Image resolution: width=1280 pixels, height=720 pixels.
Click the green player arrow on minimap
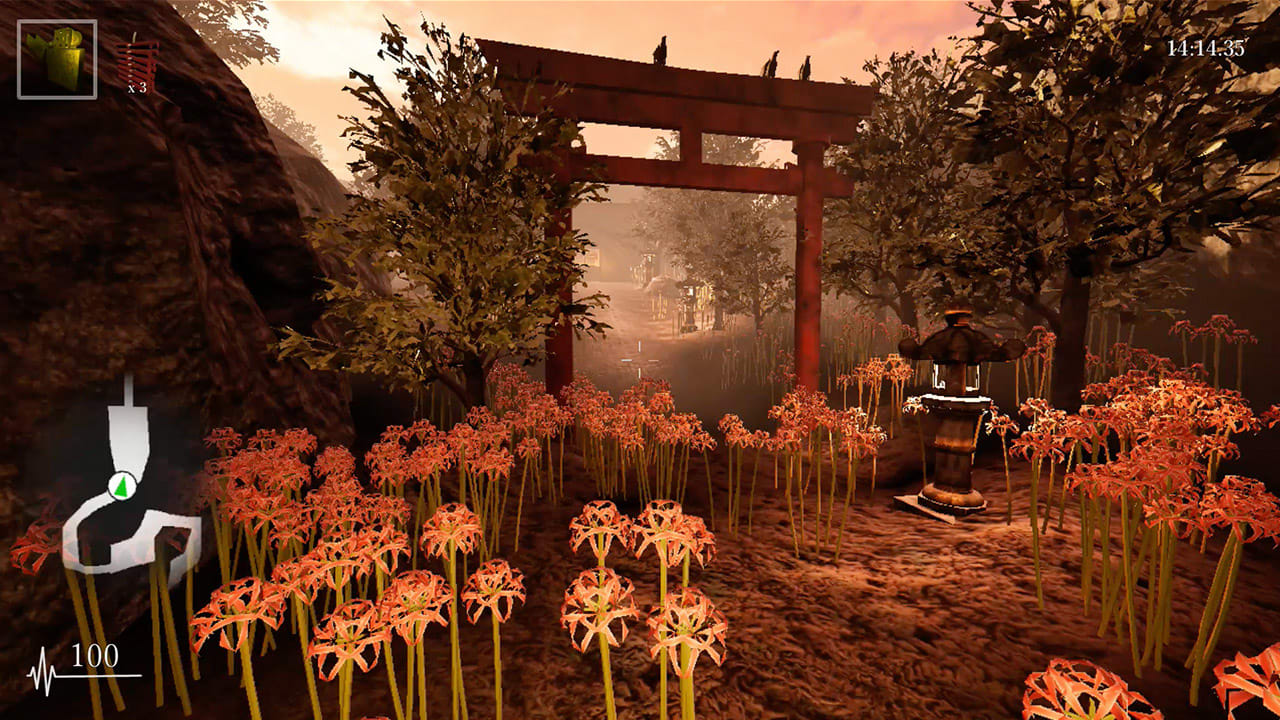pyautogui.click(x=122, y=487)
